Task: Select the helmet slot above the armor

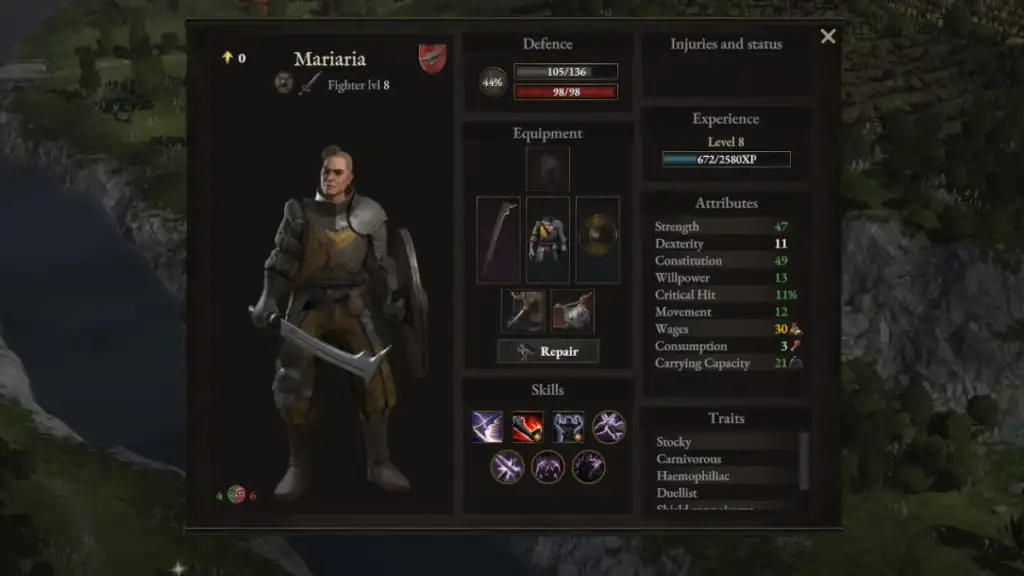Action: coord(548,169)
